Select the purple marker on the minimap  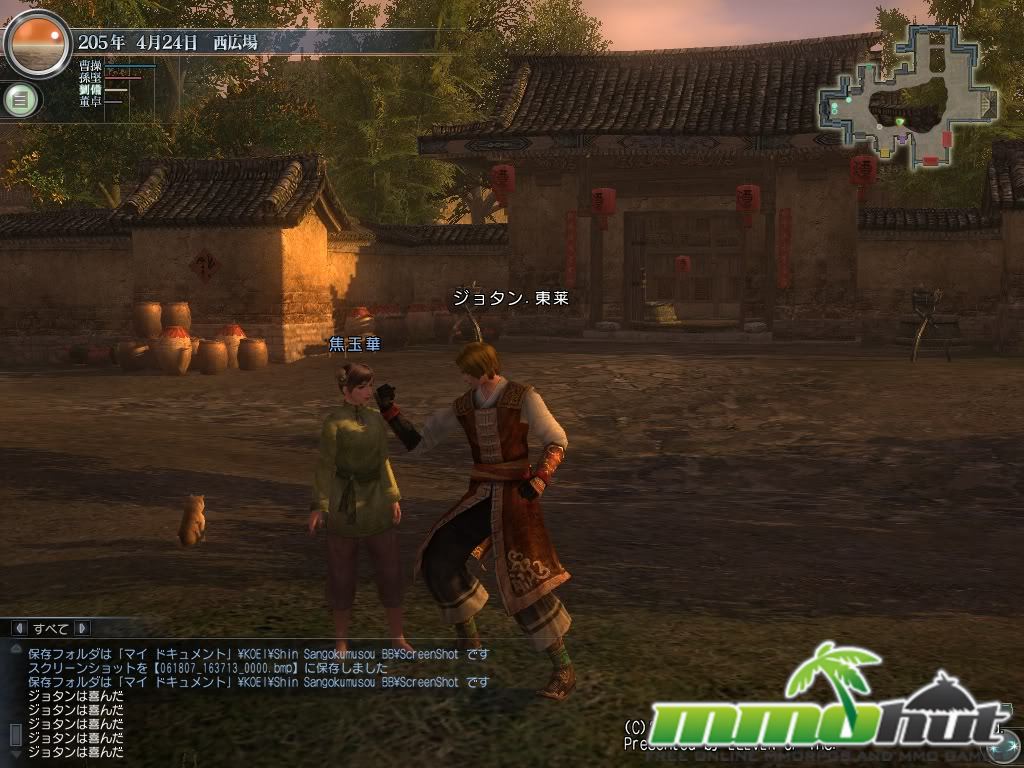[902, 140]
